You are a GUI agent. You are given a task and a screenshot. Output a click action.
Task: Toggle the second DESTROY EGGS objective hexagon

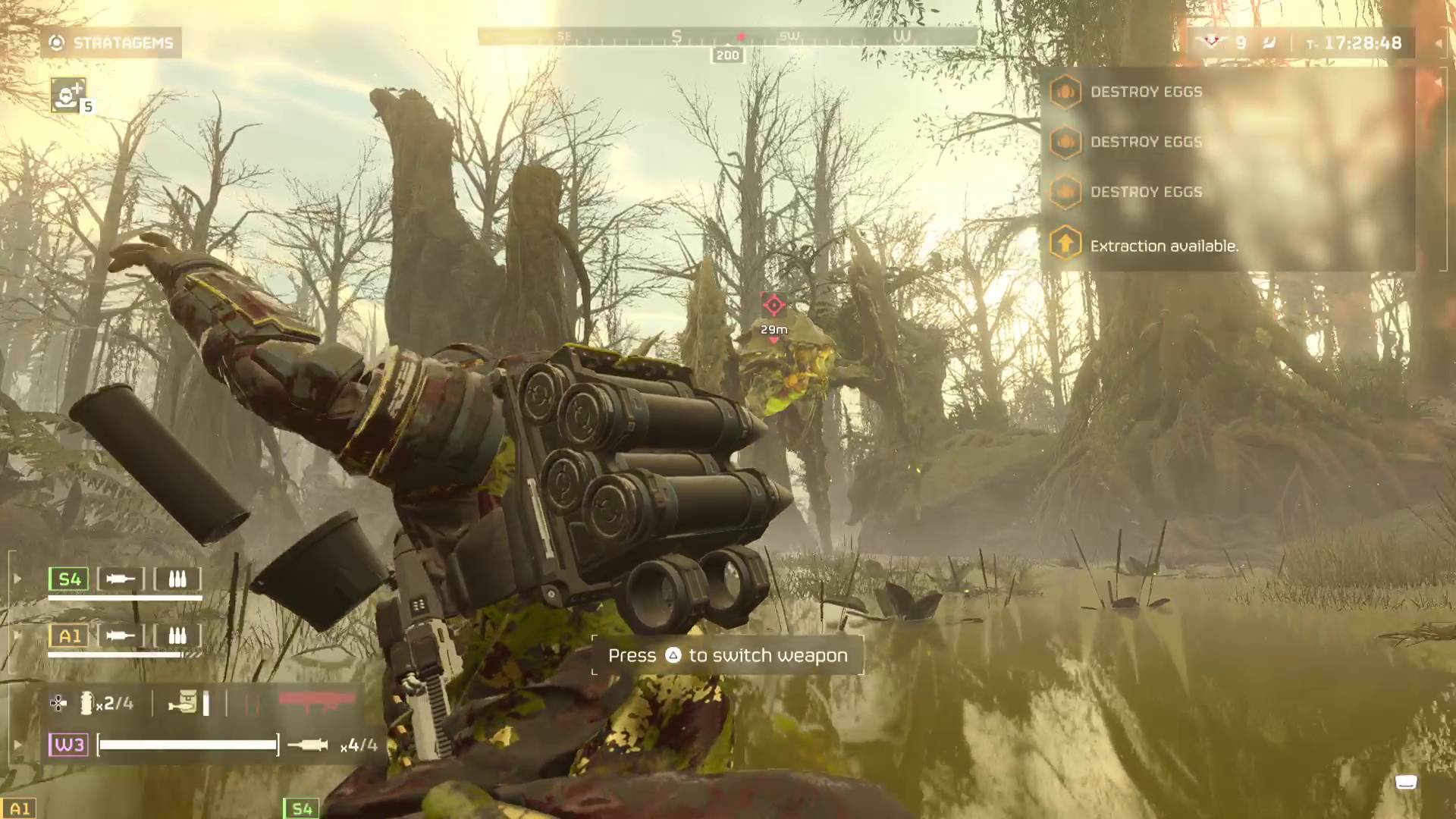point(1066,143)
